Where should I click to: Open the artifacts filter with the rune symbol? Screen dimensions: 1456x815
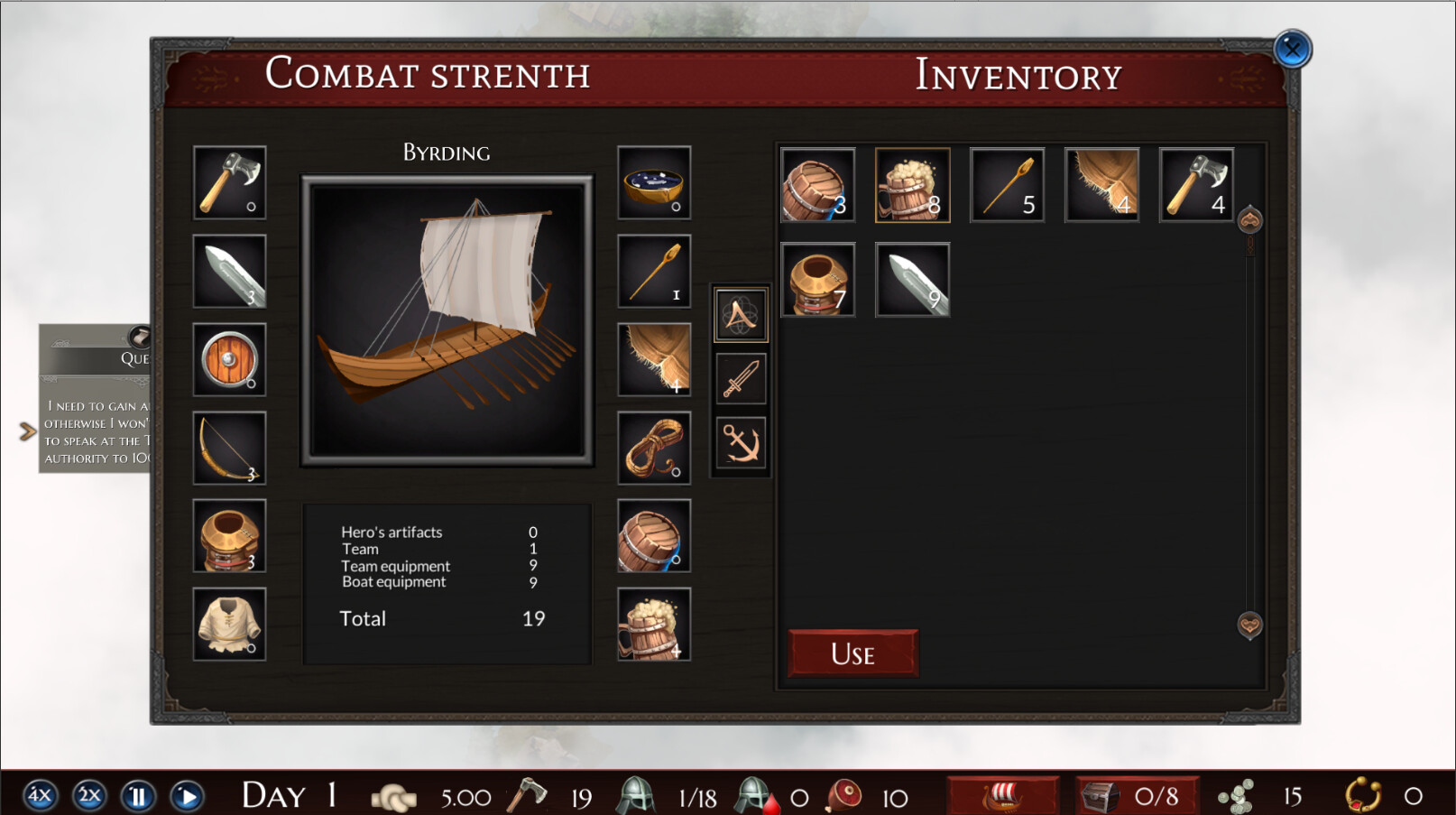click(740, 315)
